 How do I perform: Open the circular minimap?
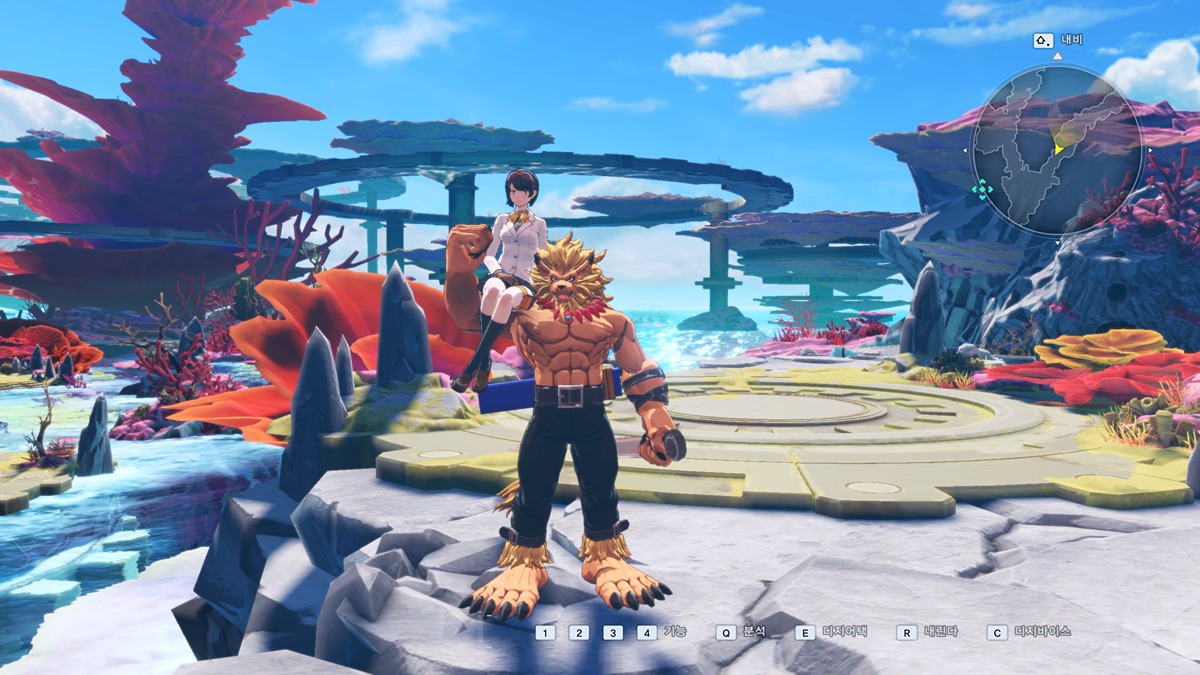tap(1056, 150)
